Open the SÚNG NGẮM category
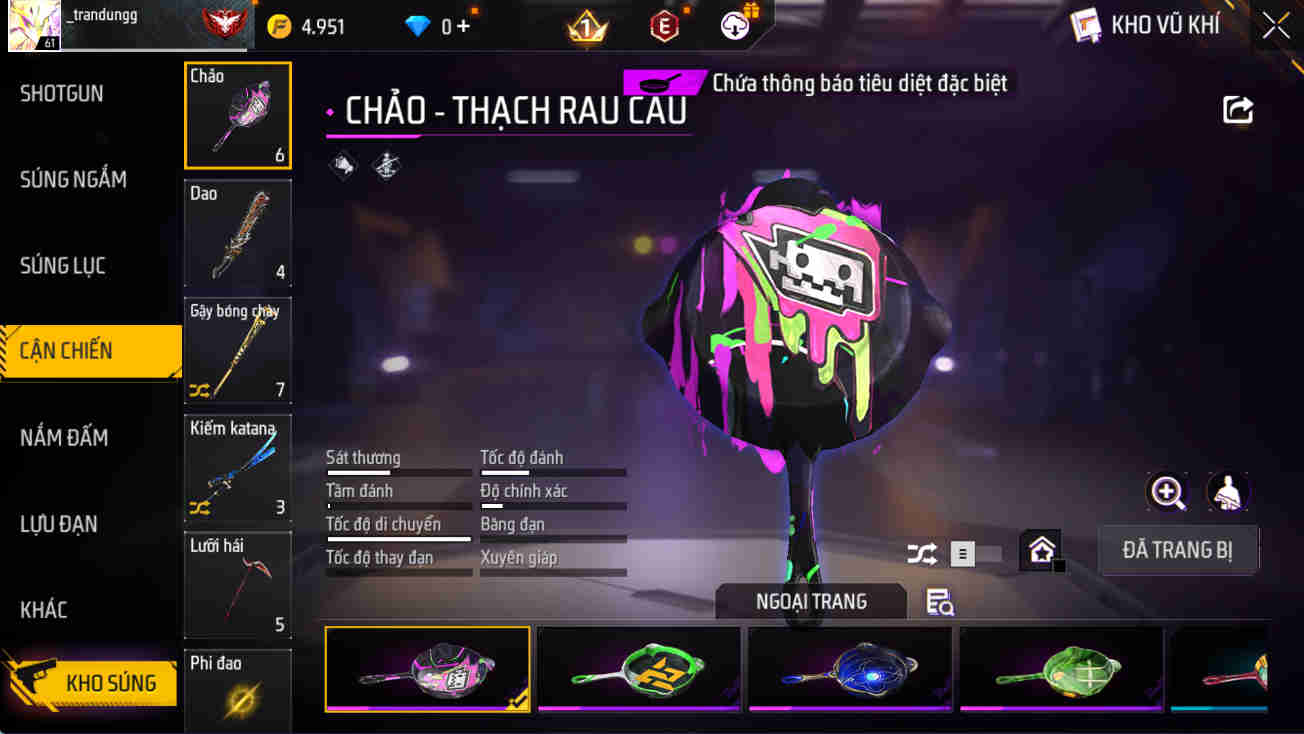 (72, 179)
